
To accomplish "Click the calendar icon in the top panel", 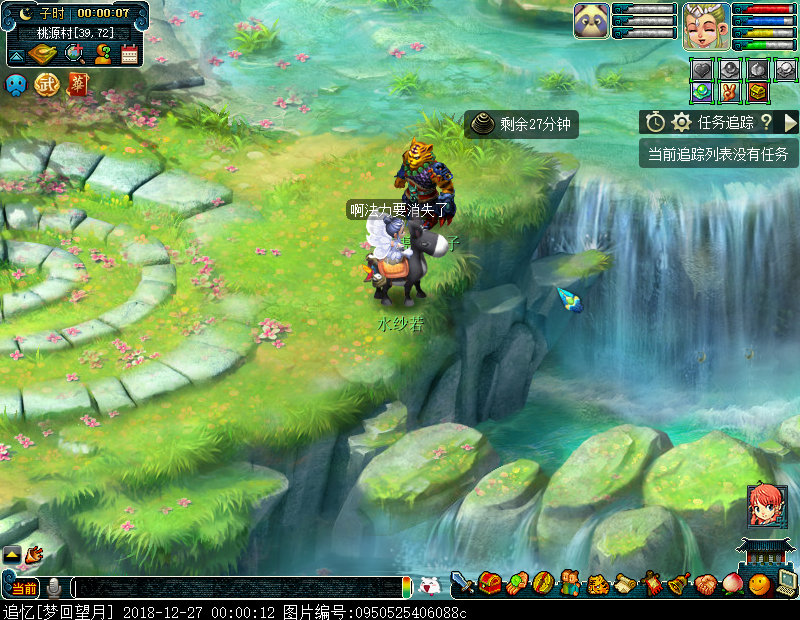I will pyautogui.click(x=129, y=54).
